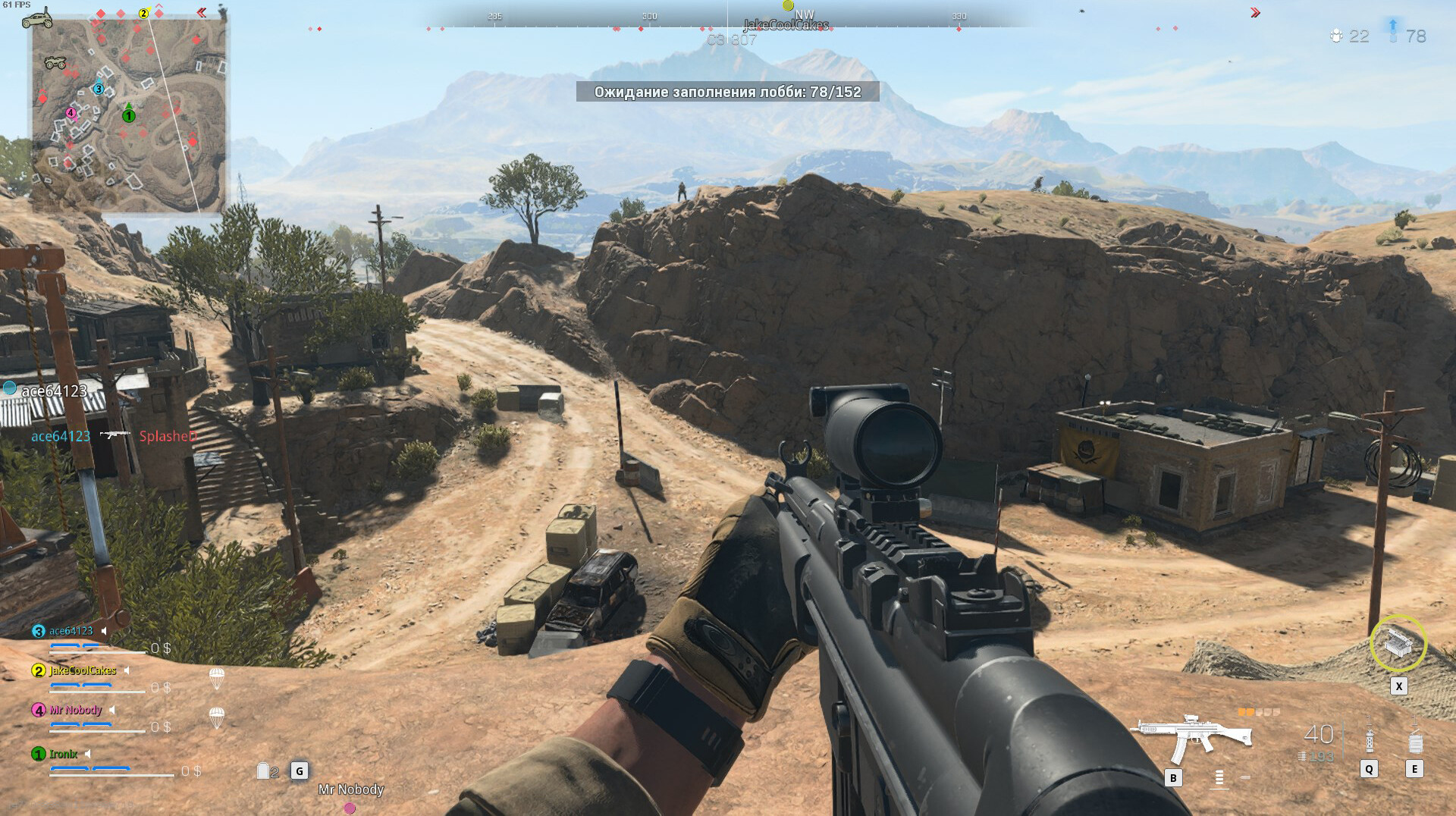Click the blue number 3 marker on minimap
Image resolution: width=1456 pixels, height=816 pixels.
pyautogui.click(x=99, y=89)
